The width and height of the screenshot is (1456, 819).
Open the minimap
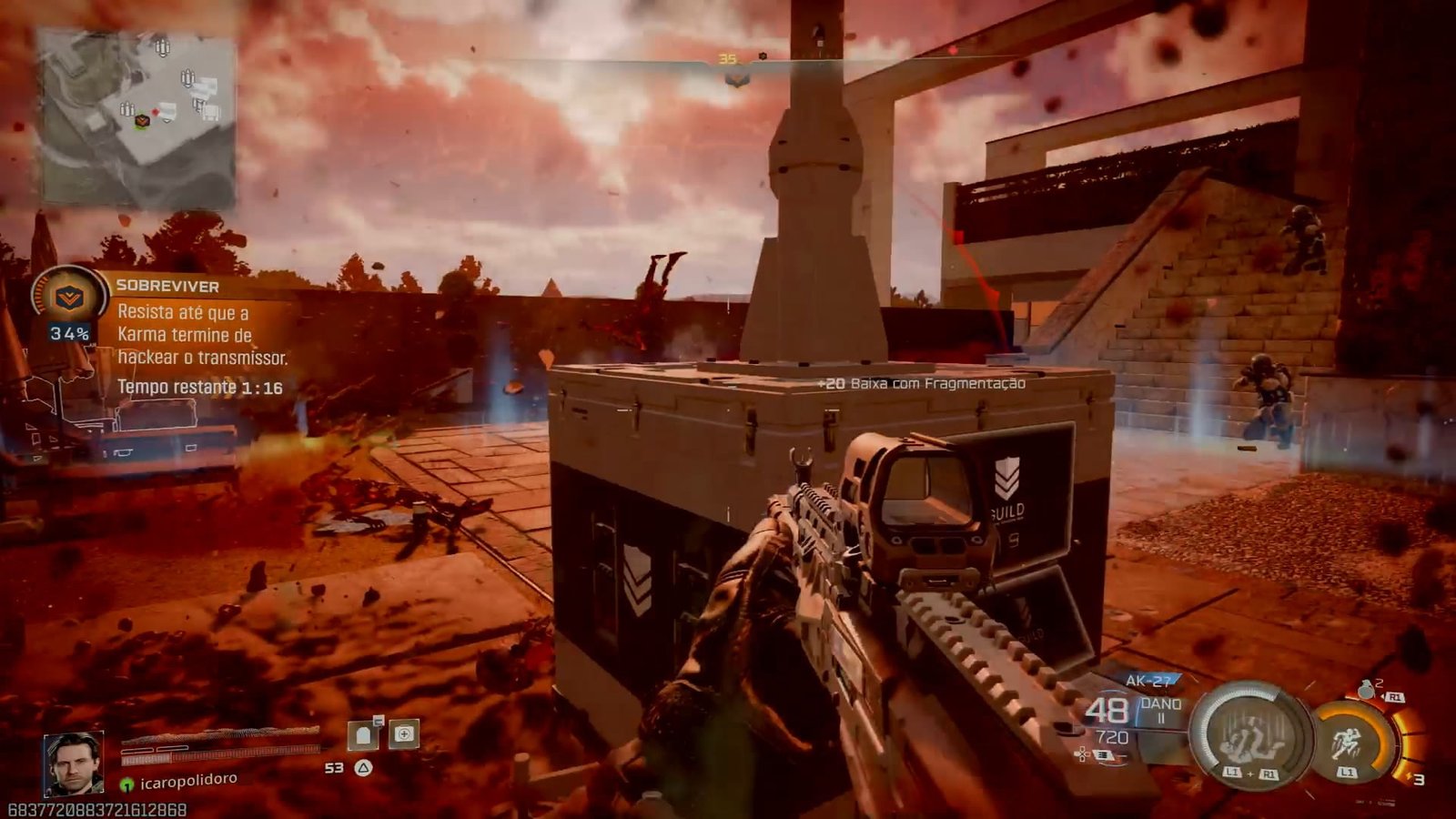137,117
